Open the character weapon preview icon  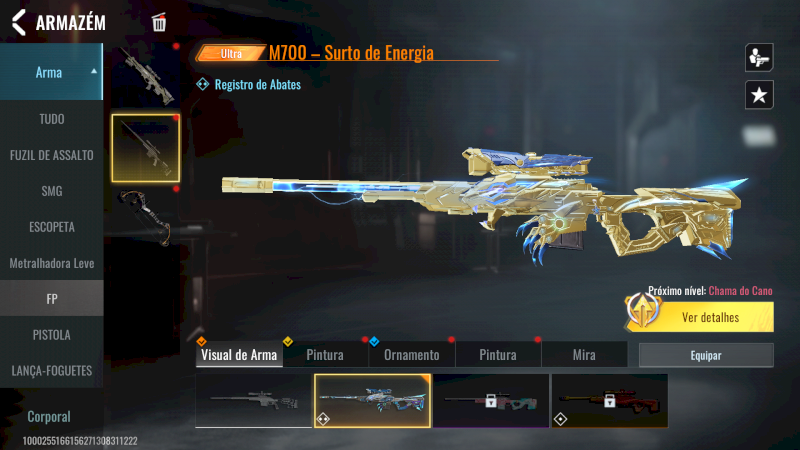click(759, 57)
